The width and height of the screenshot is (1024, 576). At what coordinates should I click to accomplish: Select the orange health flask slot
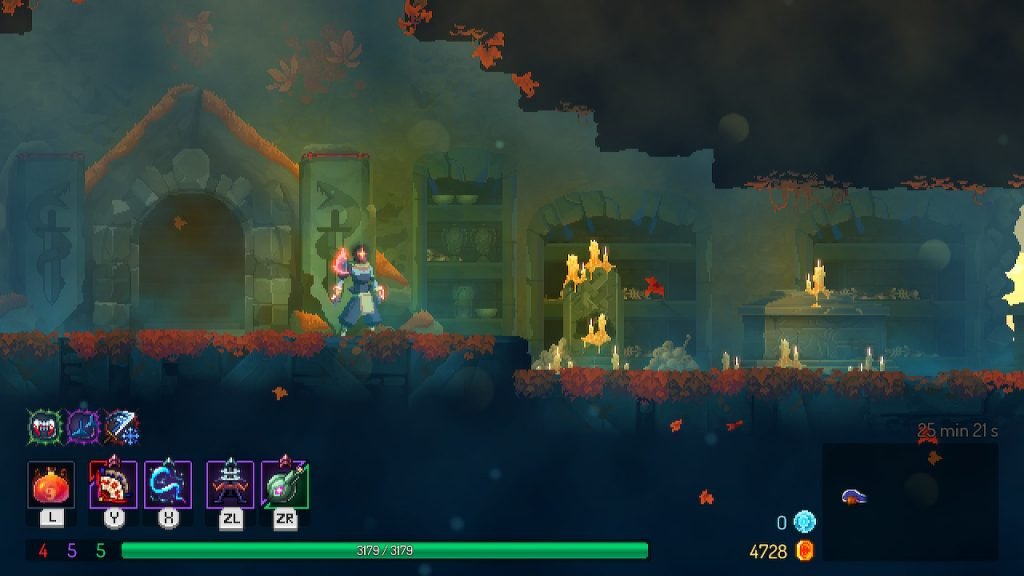click(x=51, y=485)
